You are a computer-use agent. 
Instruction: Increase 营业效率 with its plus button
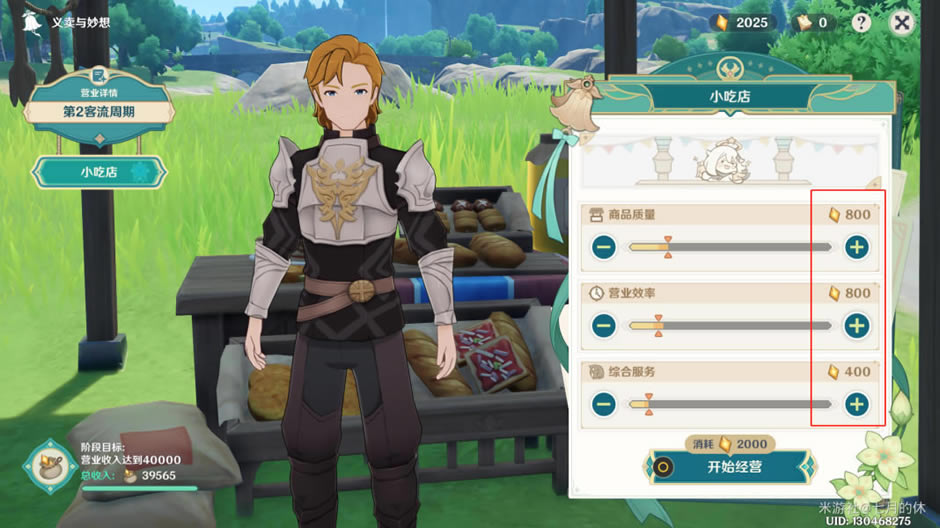(856, 325)
